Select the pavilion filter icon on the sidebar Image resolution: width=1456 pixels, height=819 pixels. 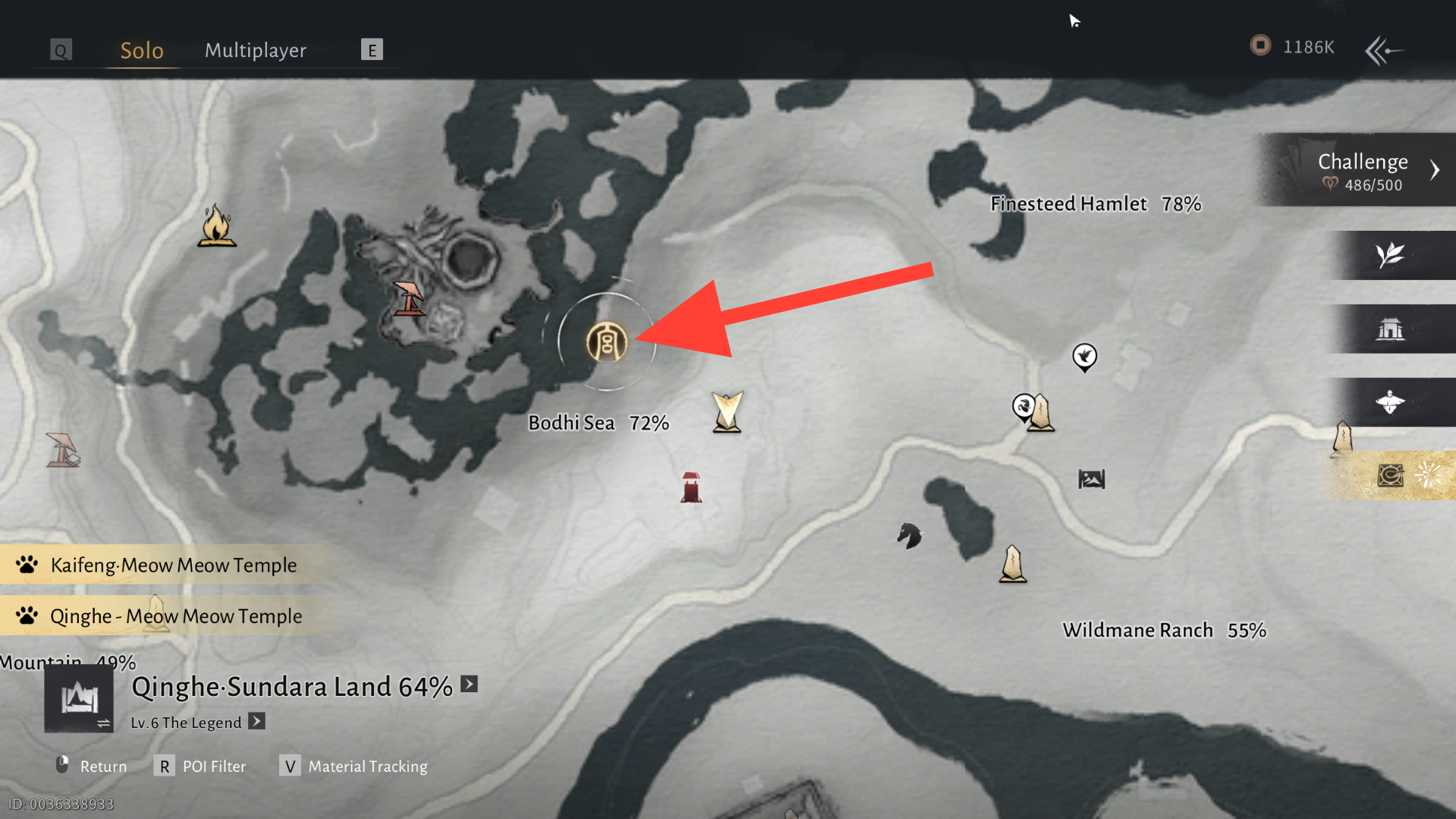1390,329
